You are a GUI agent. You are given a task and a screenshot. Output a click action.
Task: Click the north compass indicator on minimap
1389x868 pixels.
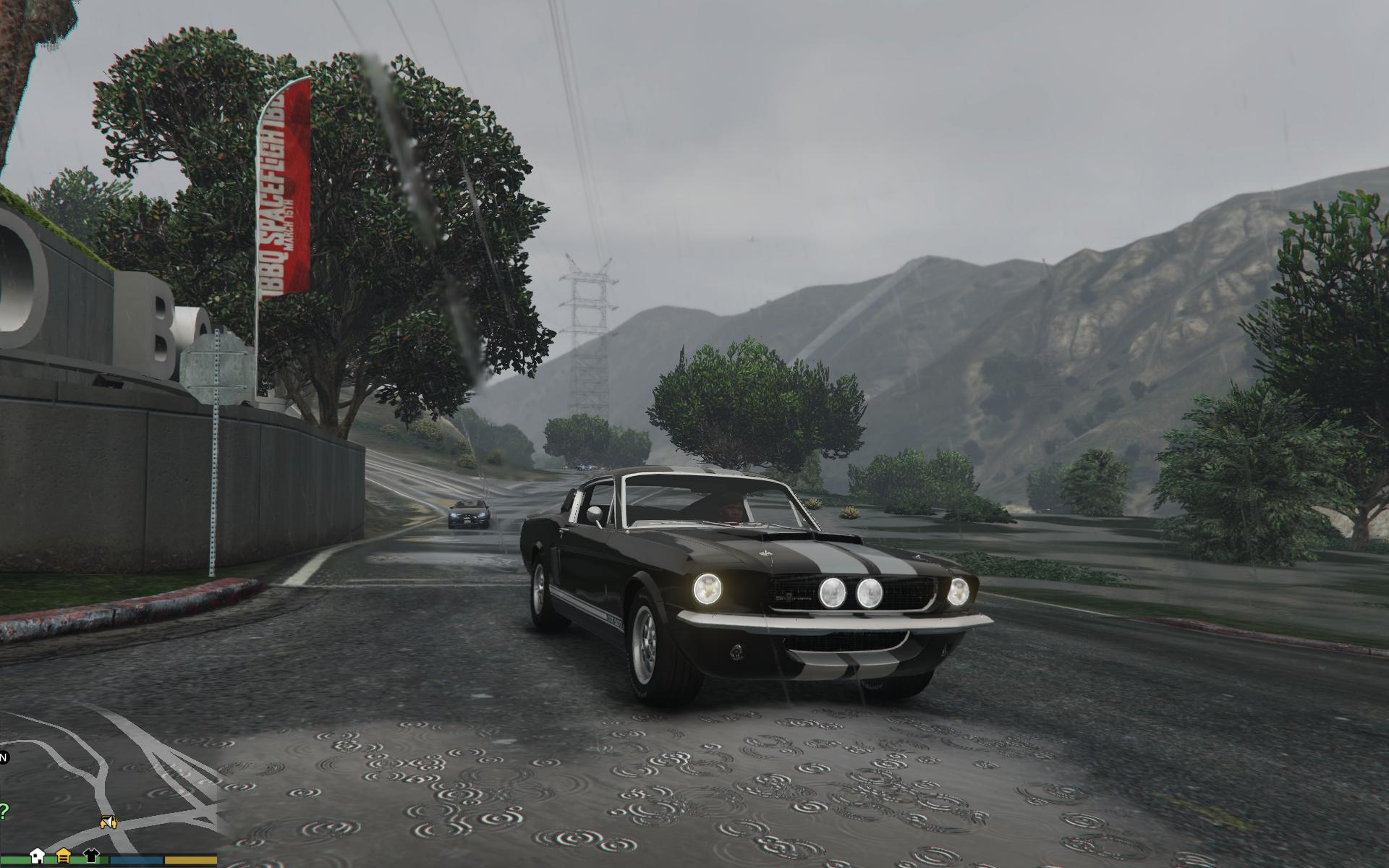3,757
